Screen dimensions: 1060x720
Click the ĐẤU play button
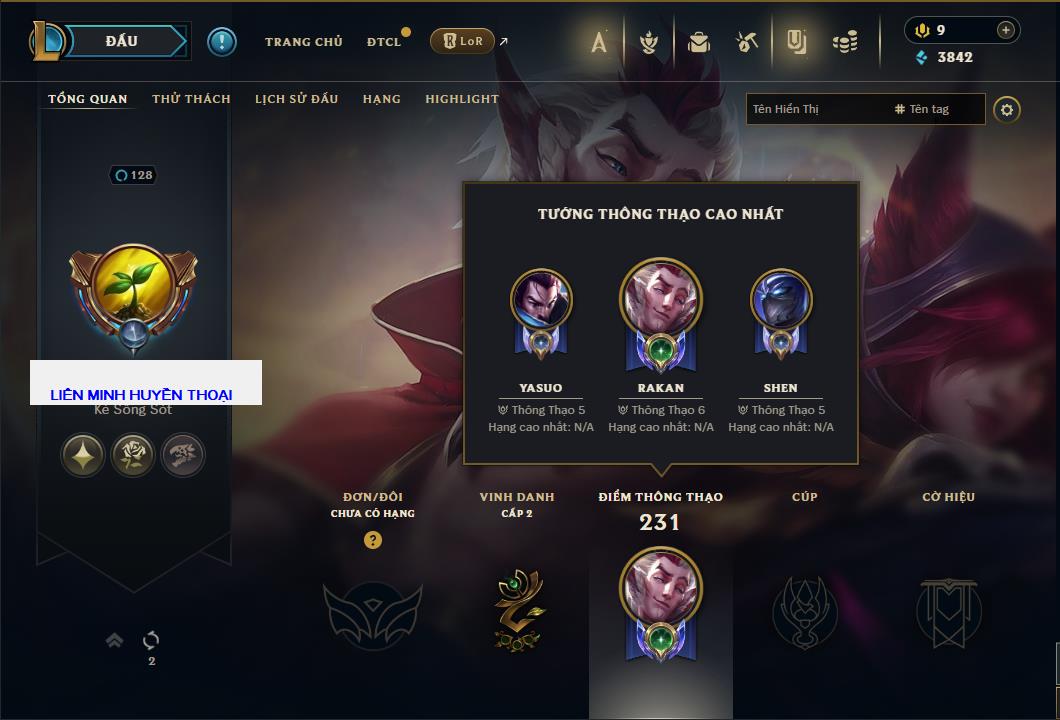coord(122,41)
